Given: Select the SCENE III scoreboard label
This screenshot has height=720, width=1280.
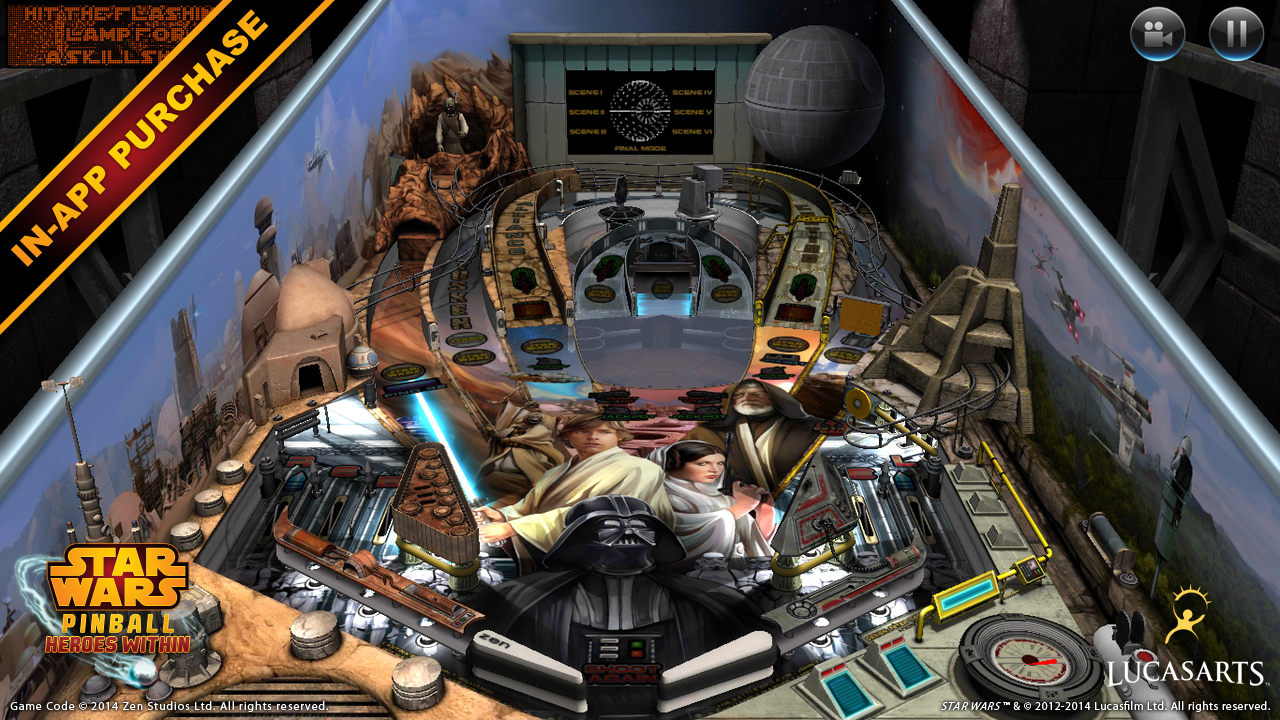Looking at the screenshot, I should (x=588, y=131).
